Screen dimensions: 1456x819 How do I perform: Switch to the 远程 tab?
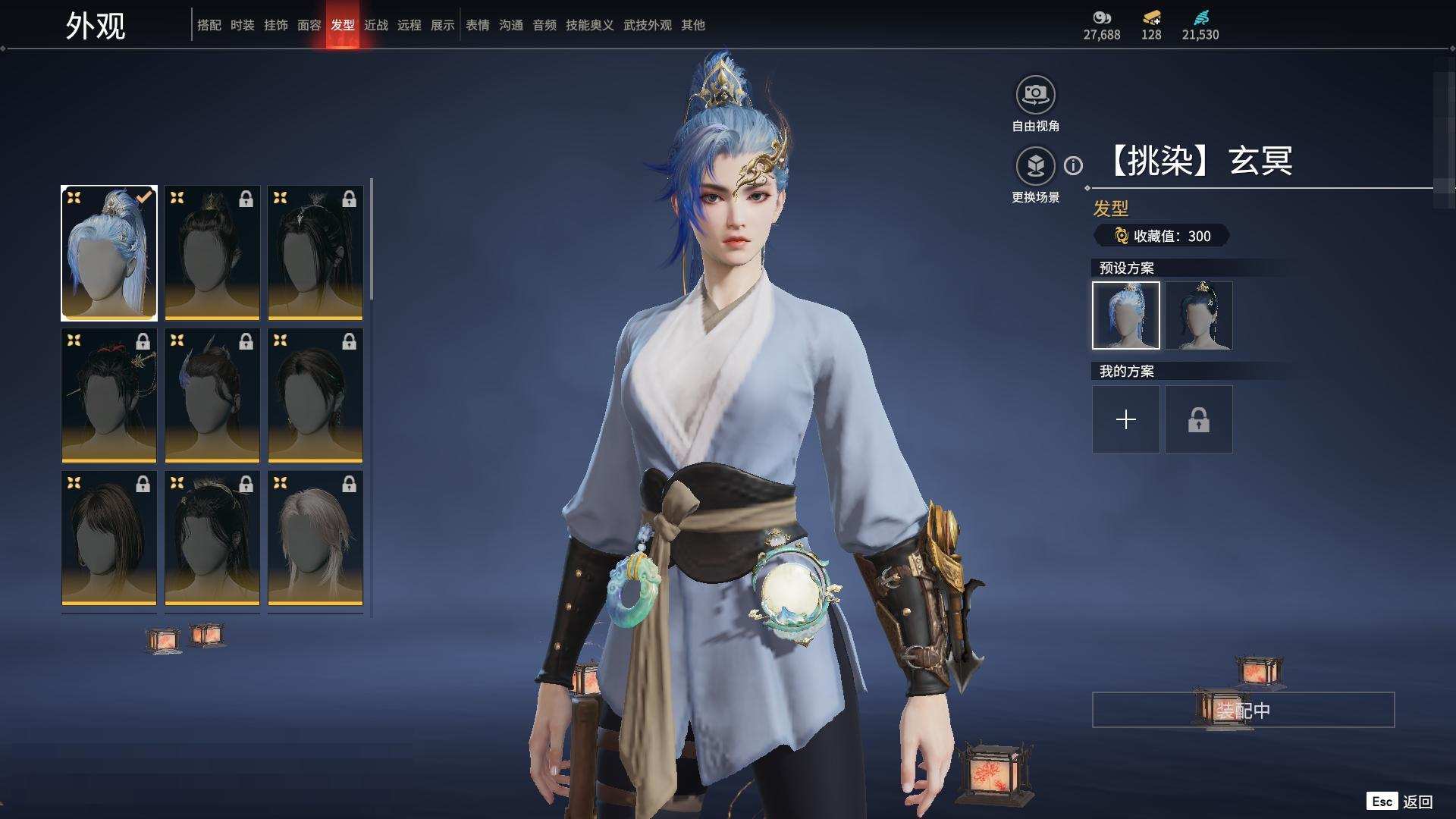point(409,25)
